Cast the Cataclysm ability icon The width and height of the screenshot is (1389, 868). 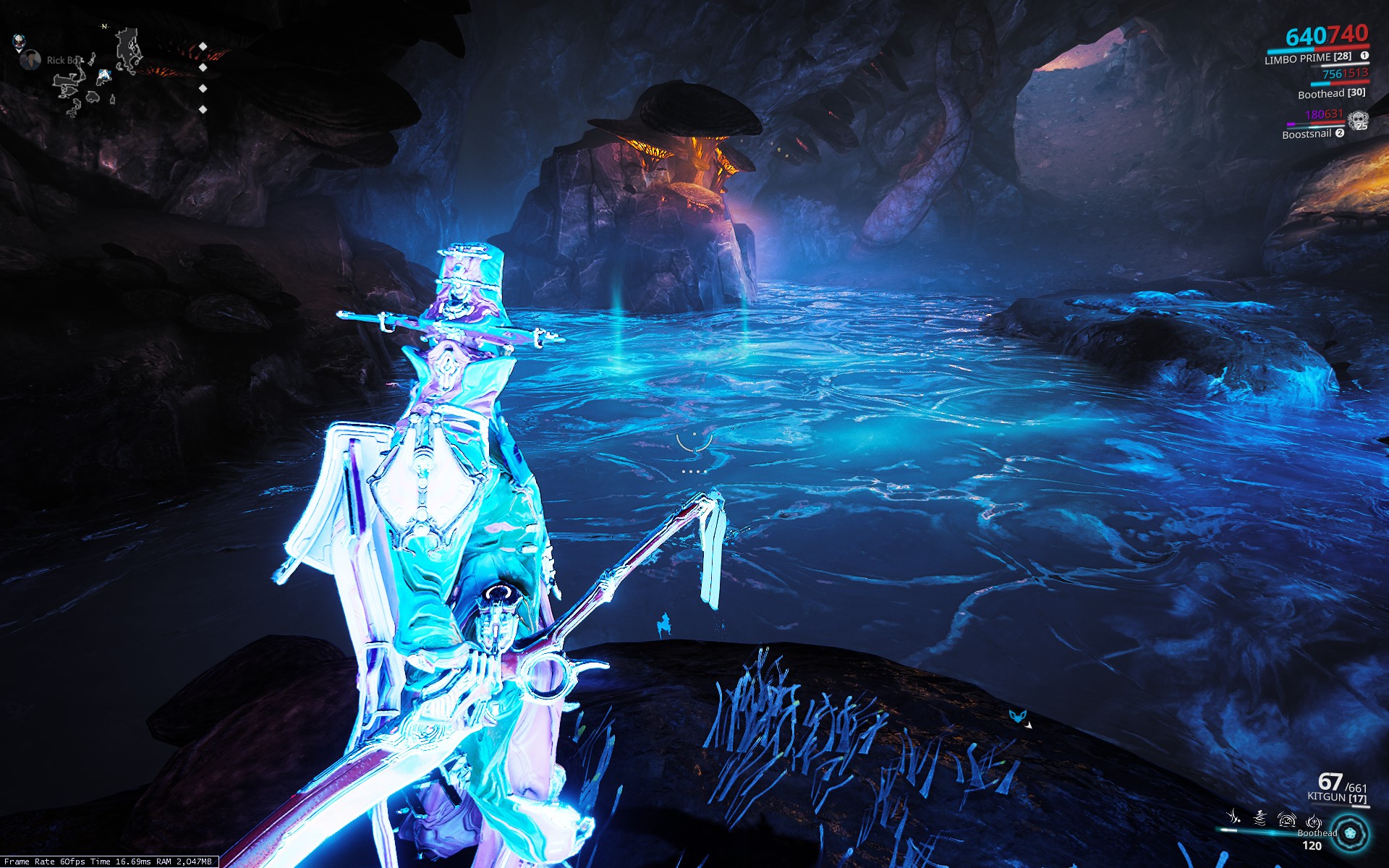tap(1314, 821)
